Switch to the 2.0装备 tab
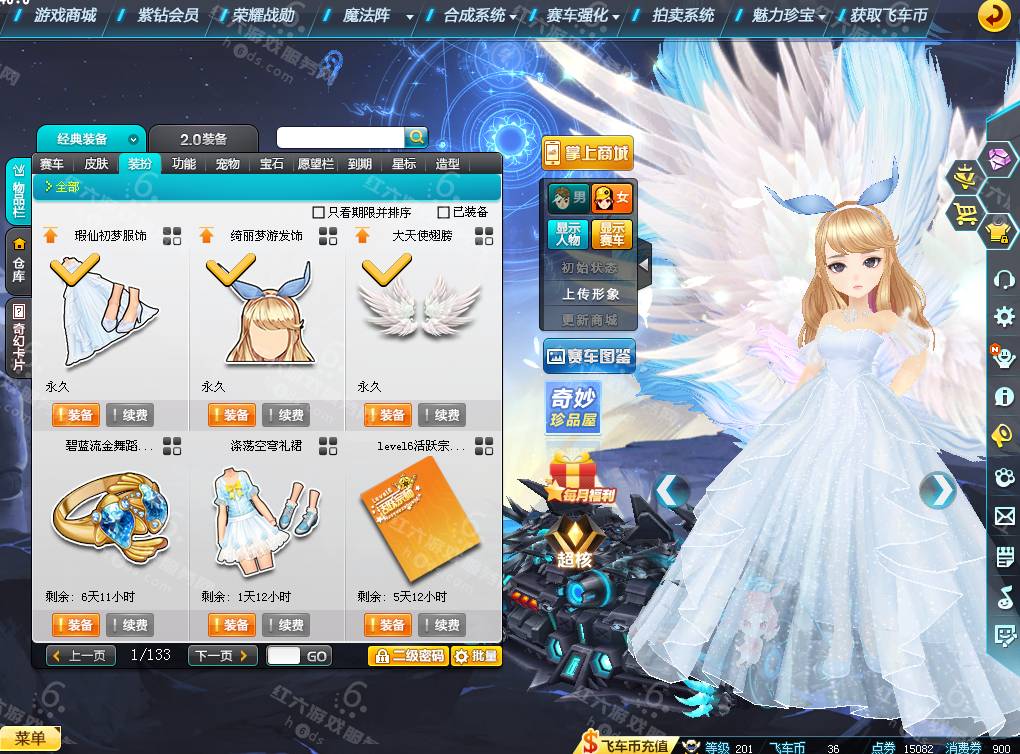1020x754 pixels. tap(203, 139)
